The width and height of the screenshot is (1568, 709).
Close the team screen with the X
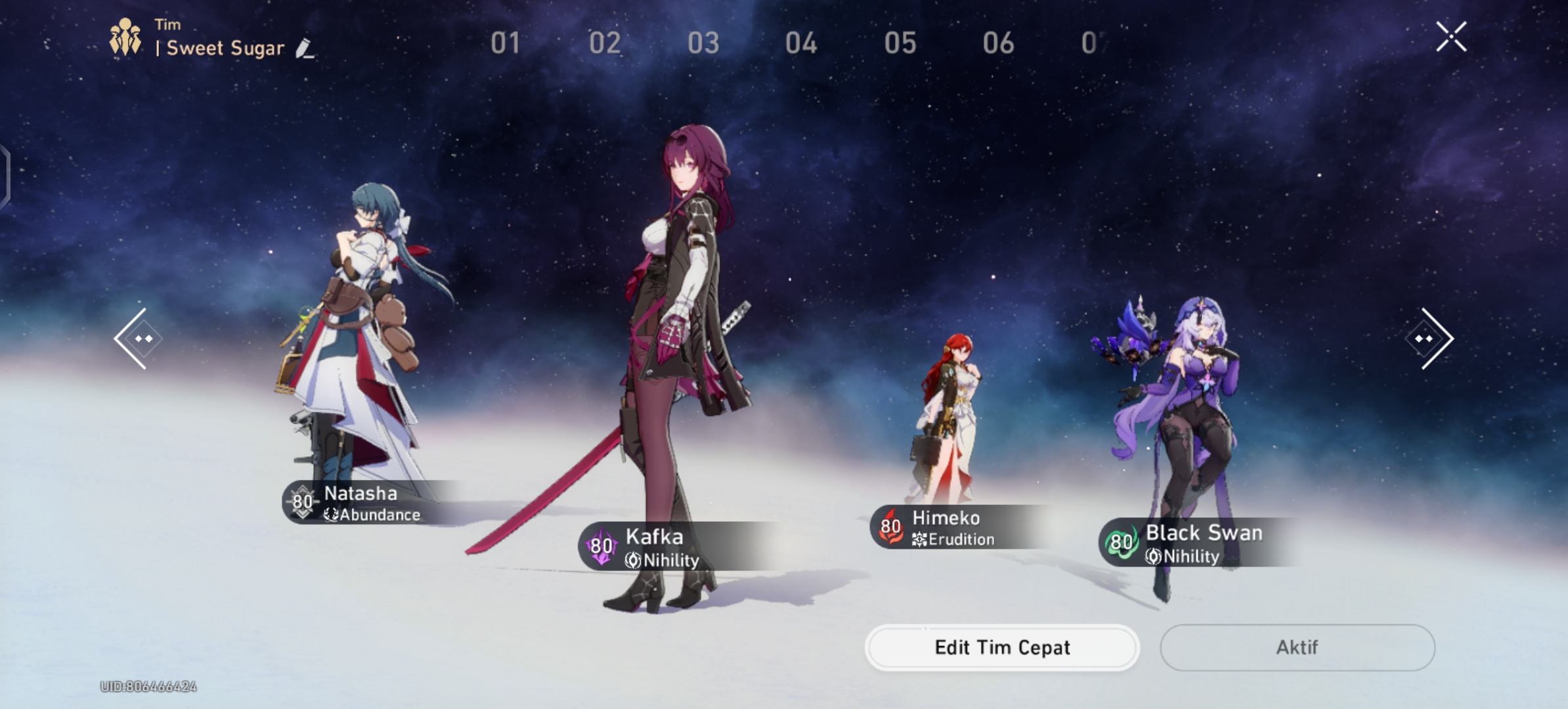[x=1452, y=36]
